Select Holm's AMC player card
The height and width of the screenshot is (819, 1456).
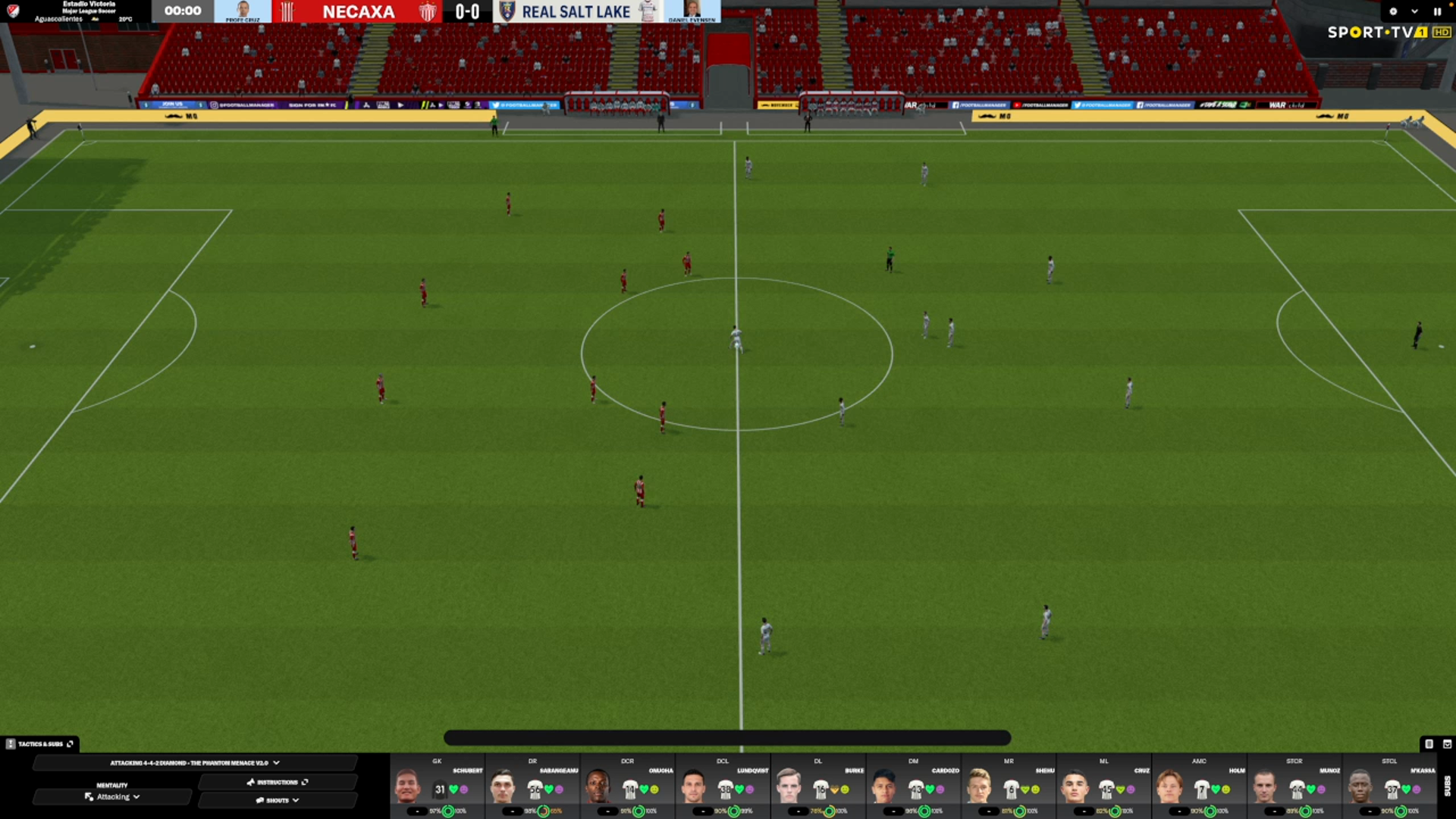coord(1200,787)
